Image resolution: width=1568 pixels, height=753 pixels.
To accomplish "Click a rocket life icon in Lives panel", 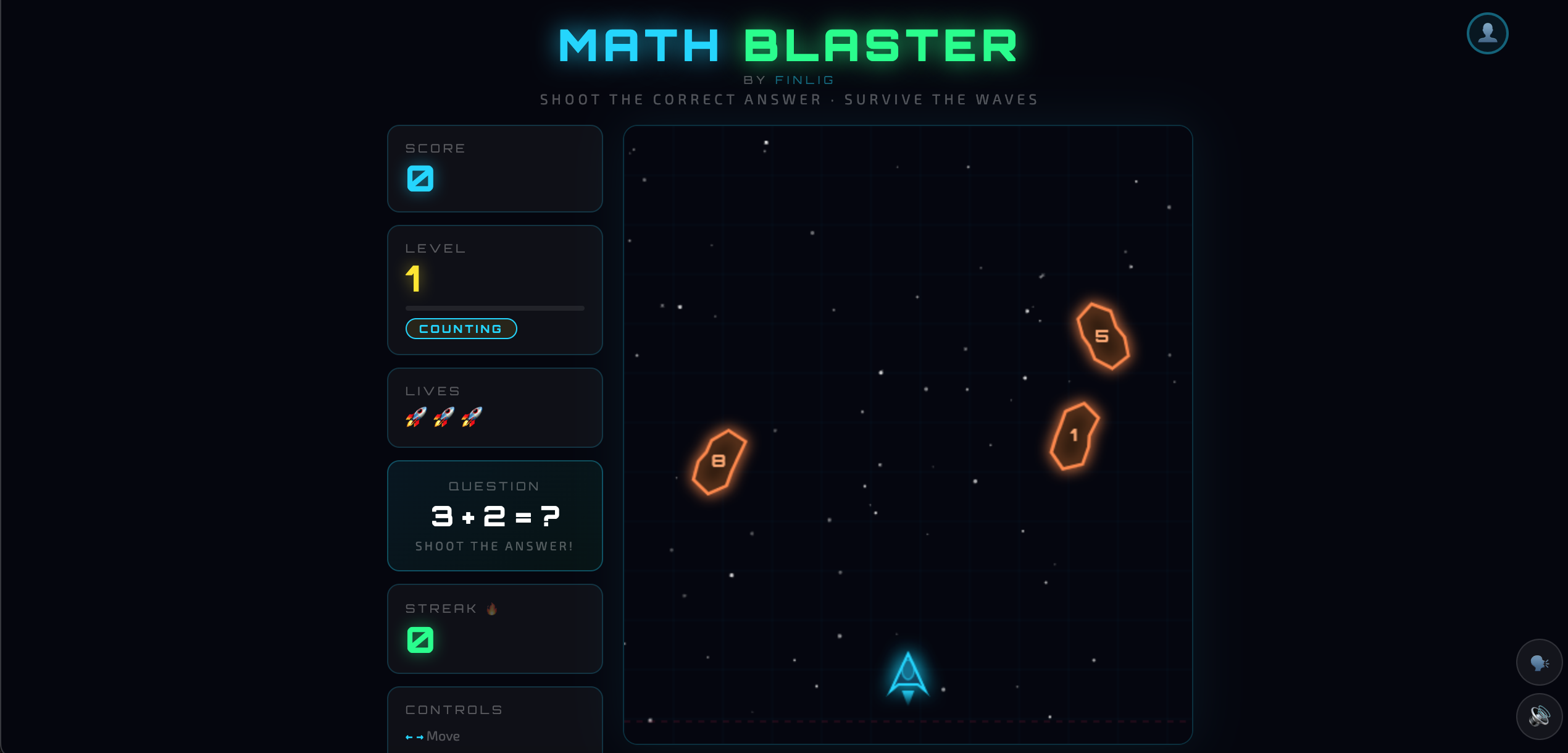I will [416, 416].
